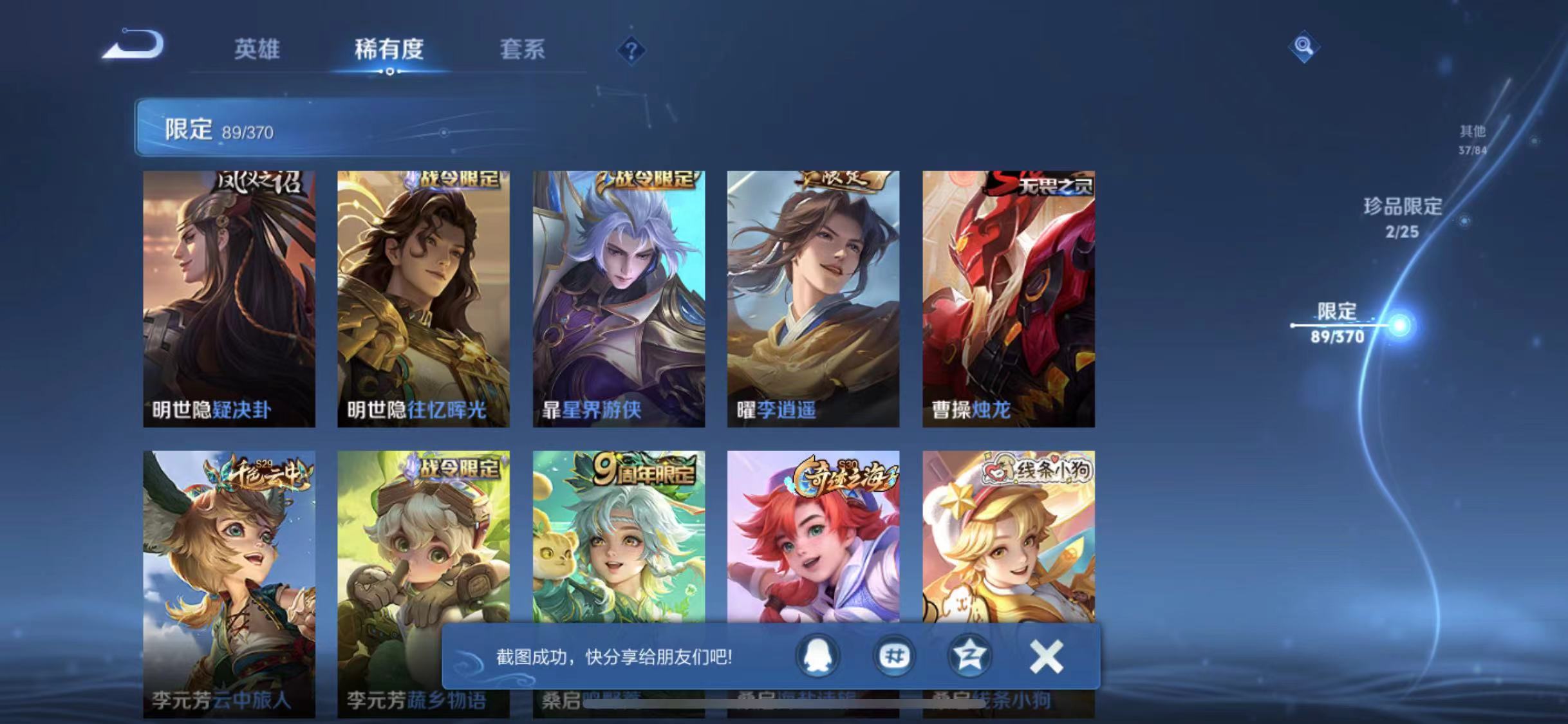Open the question mark help icon
This screenshot has width=1568, height=724.
[632, 51]
